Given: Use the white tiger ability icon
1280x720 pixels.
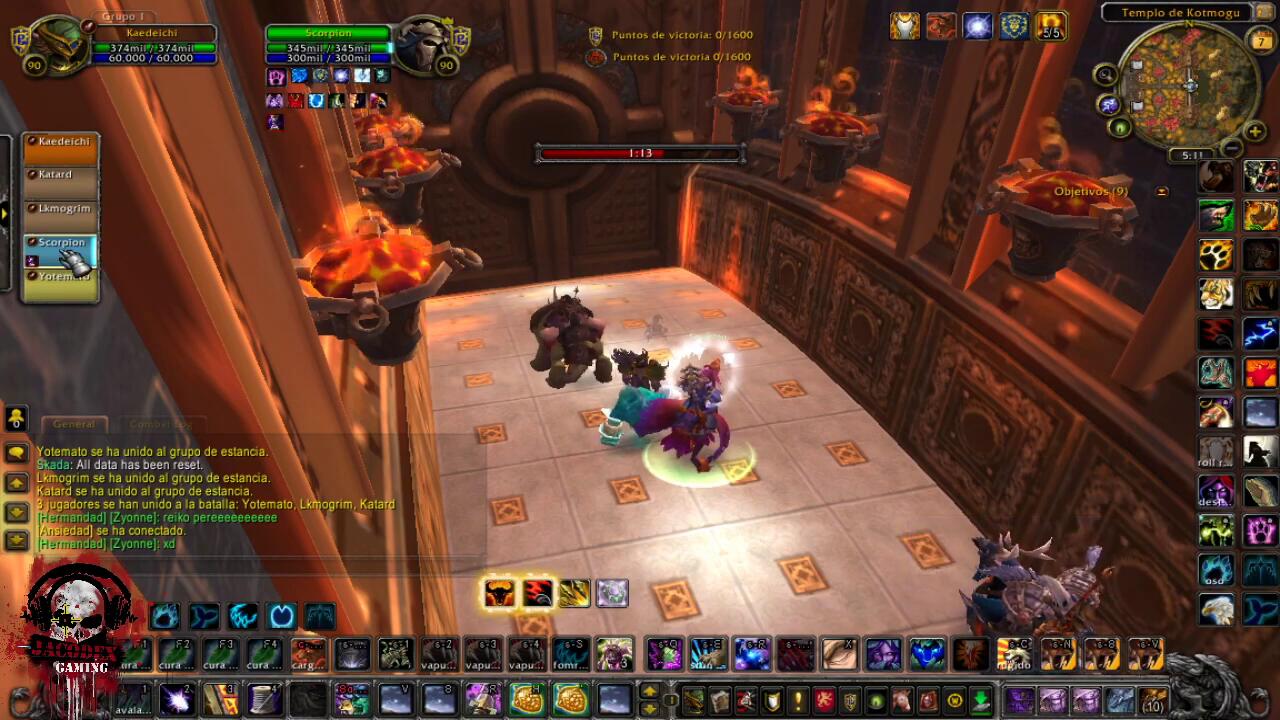Looking at the screenshot, I should (x=1216, y=294).
